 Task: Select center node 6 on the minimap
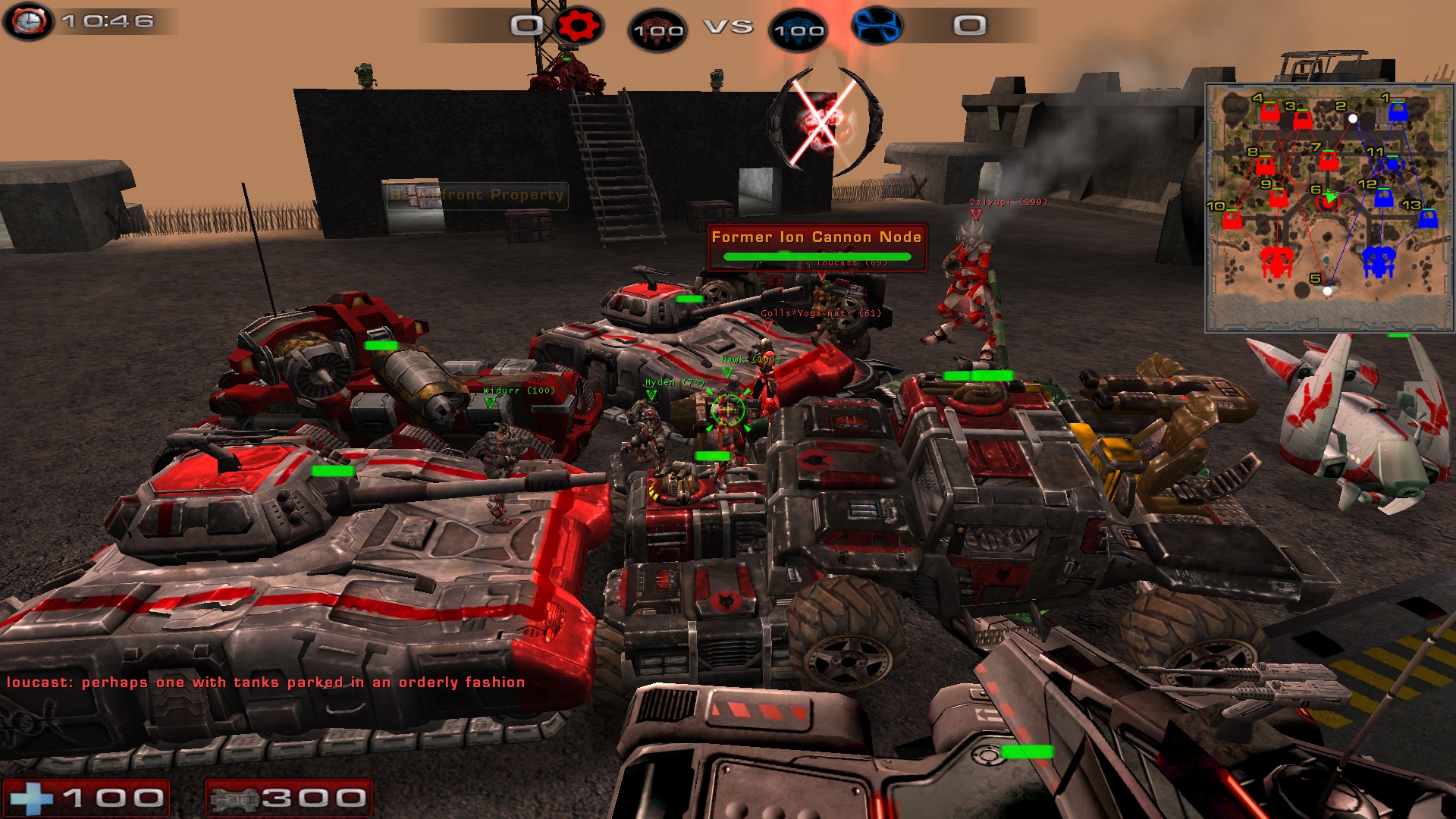click(x=1328, y=202)
